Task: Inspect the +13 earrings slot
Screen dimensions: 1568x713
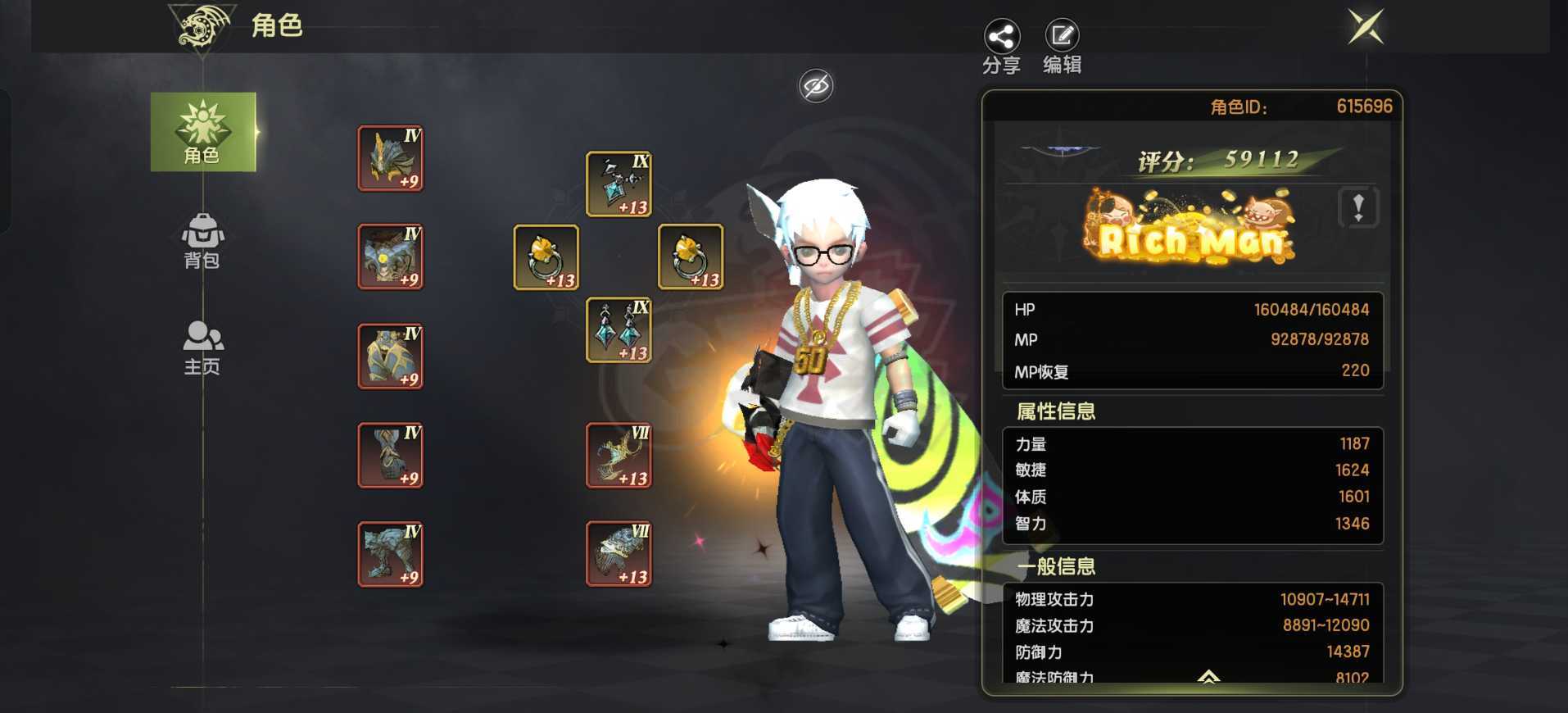Action: (x=619, y=330)
